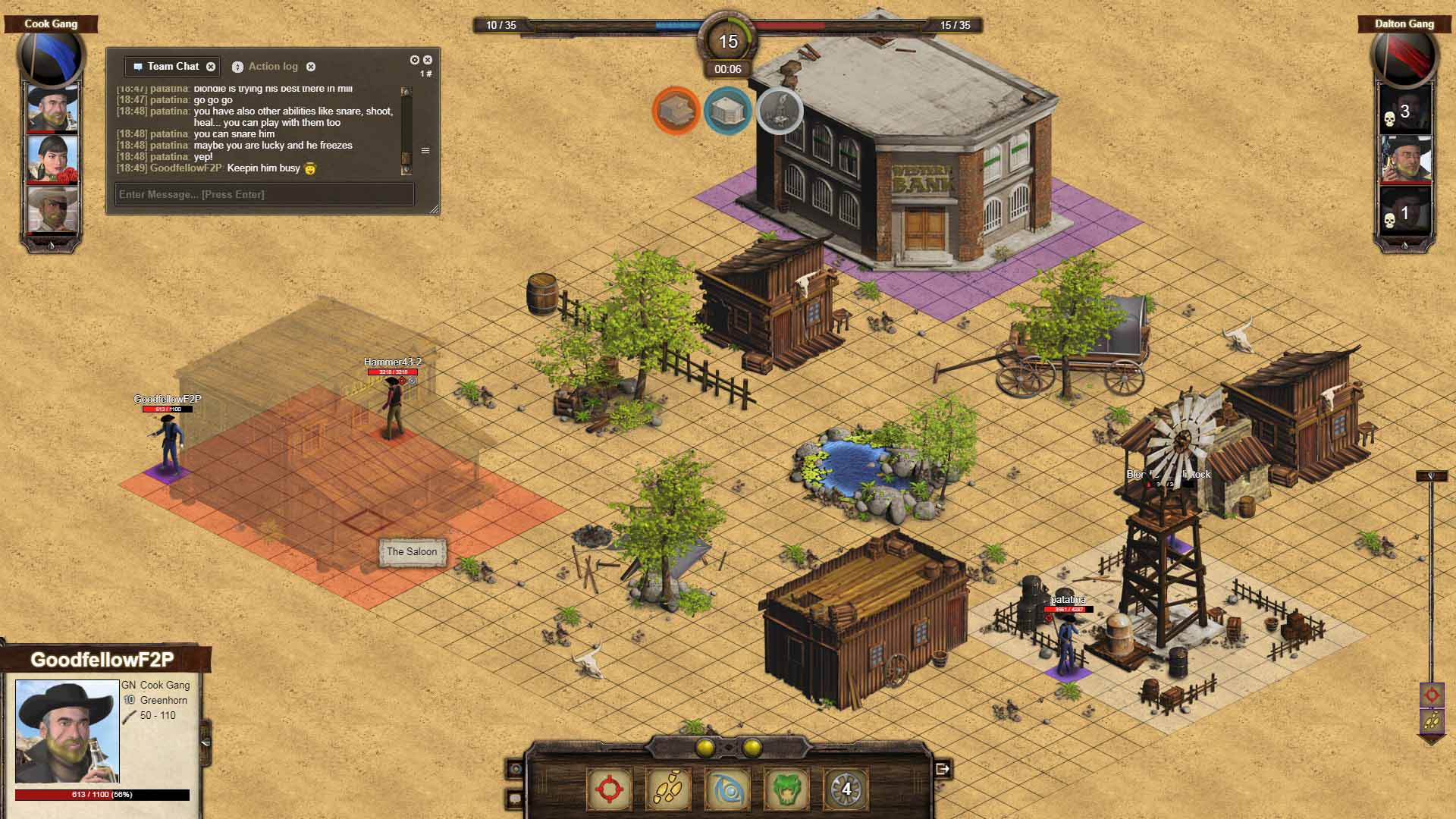Activate the red crosshair shoot ability
The image size is (1456, 819).
[x=609, y=789]
